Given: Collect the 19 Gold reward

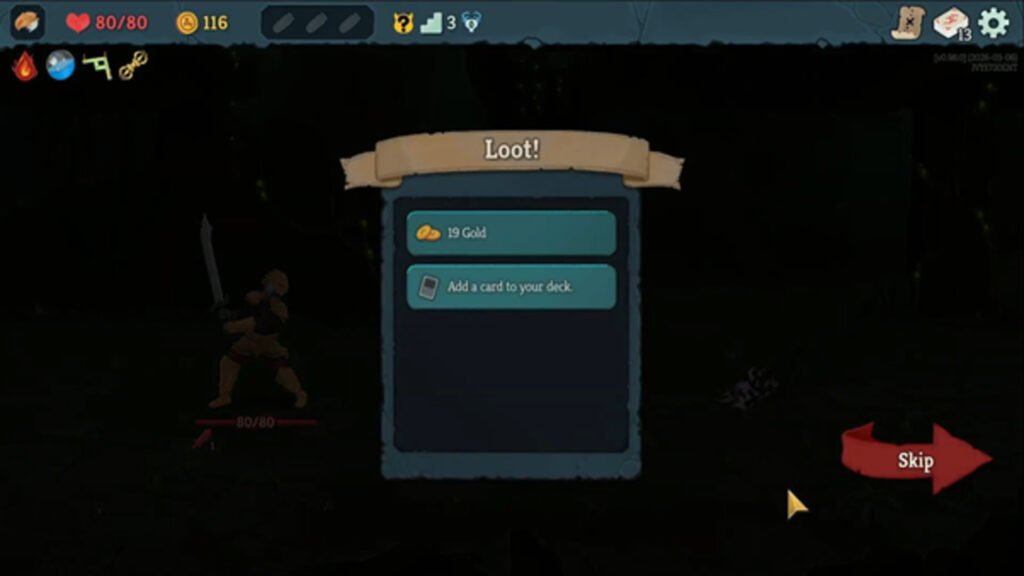Looking at the screenshot, I should coord(511,233).
